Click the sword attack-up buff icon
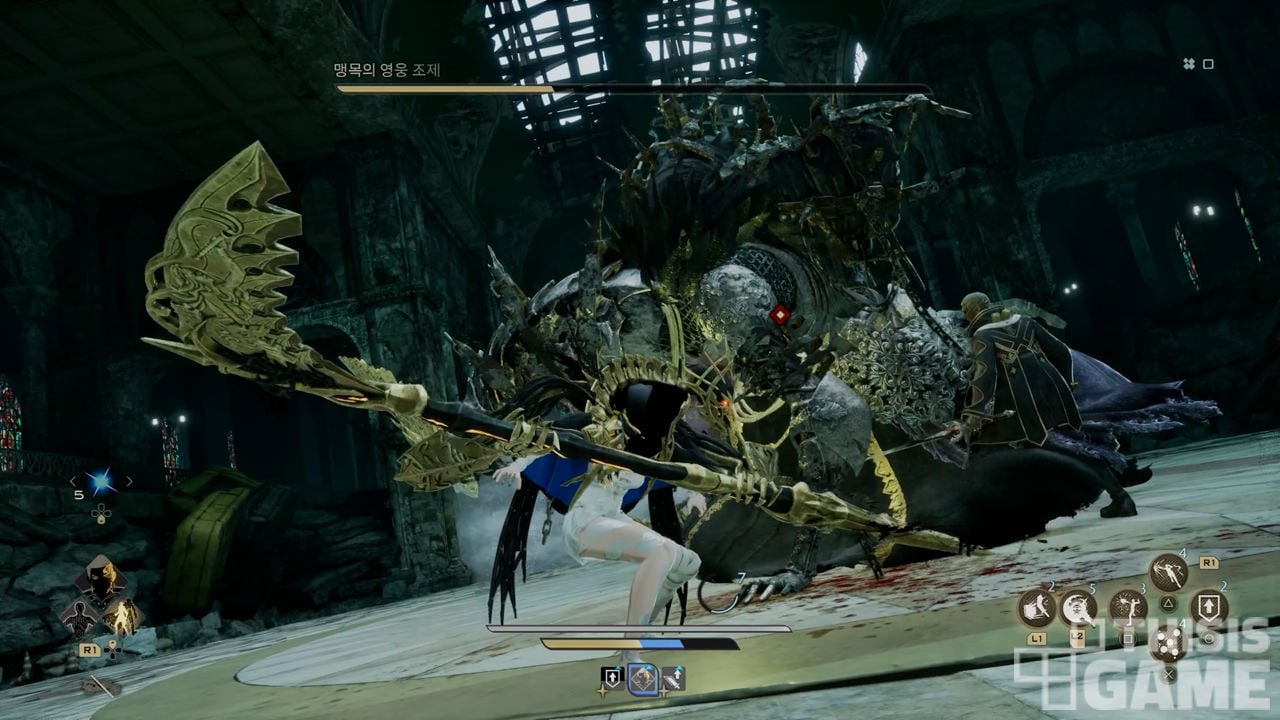Screen dimensions: 1280x720 coord(673,679)
